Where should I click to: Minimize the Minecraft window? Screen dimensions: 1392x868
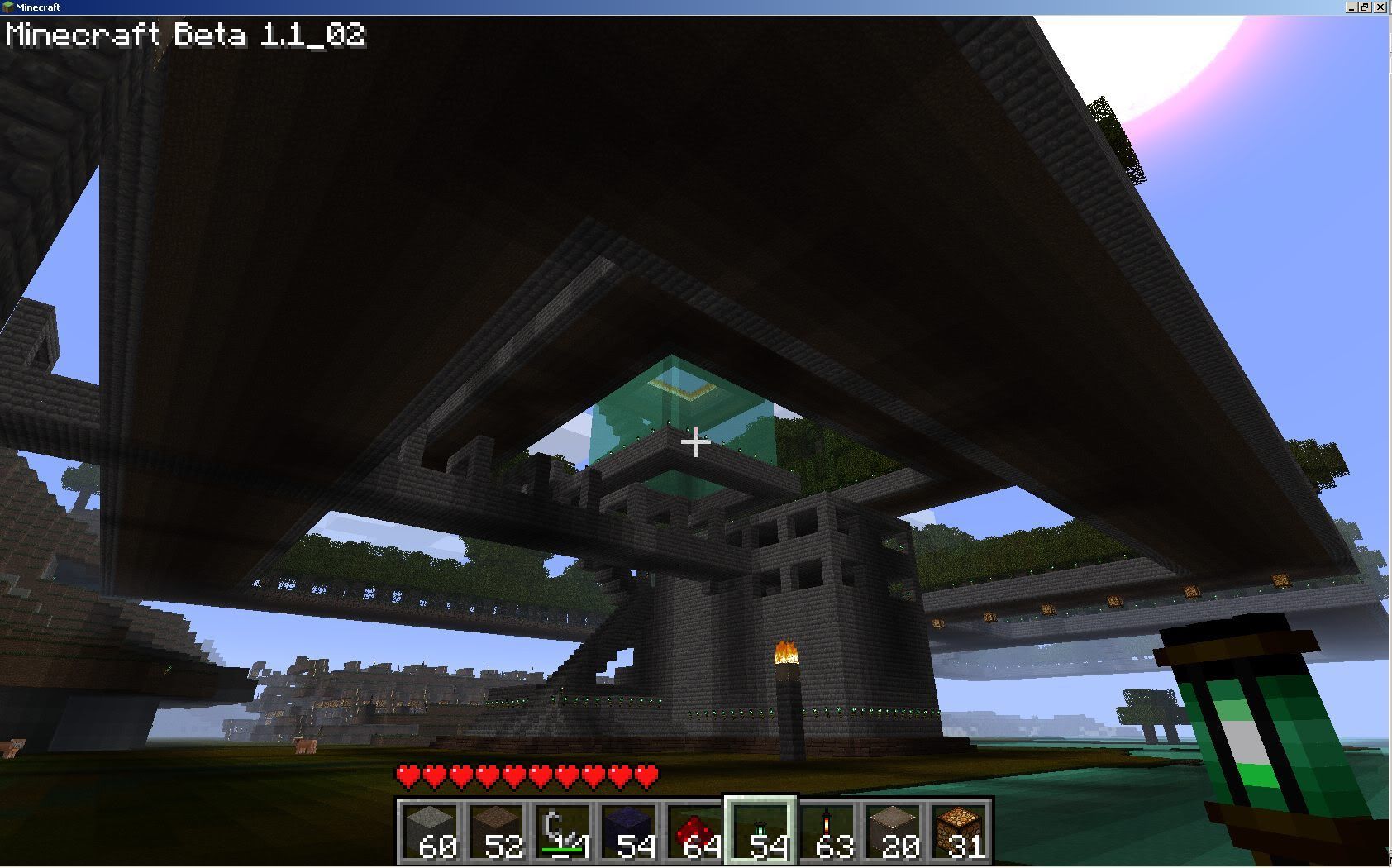(x=1351, y=7)
